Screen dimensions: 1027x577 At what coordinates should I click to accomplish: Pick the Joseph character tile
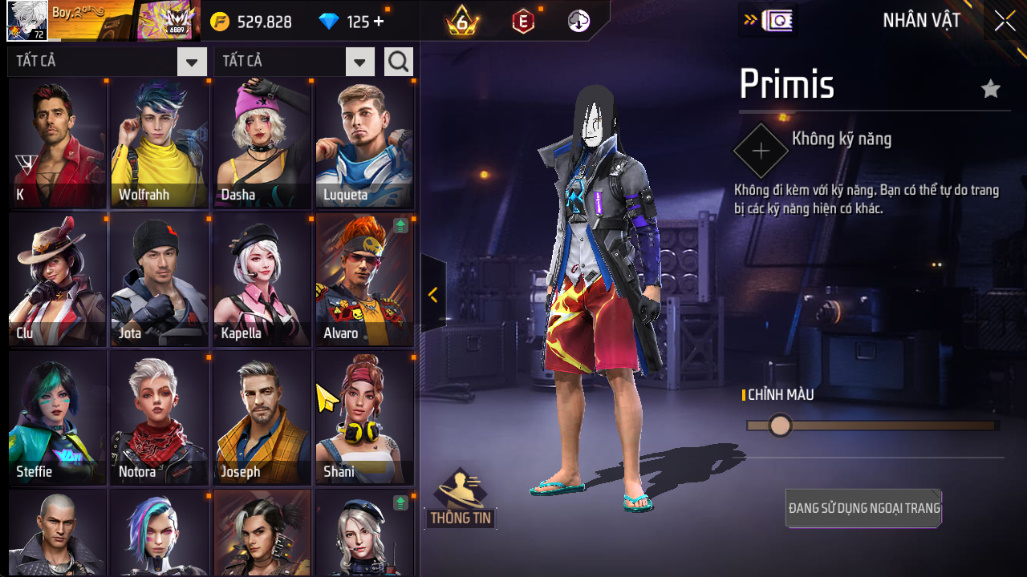point(263,418)
